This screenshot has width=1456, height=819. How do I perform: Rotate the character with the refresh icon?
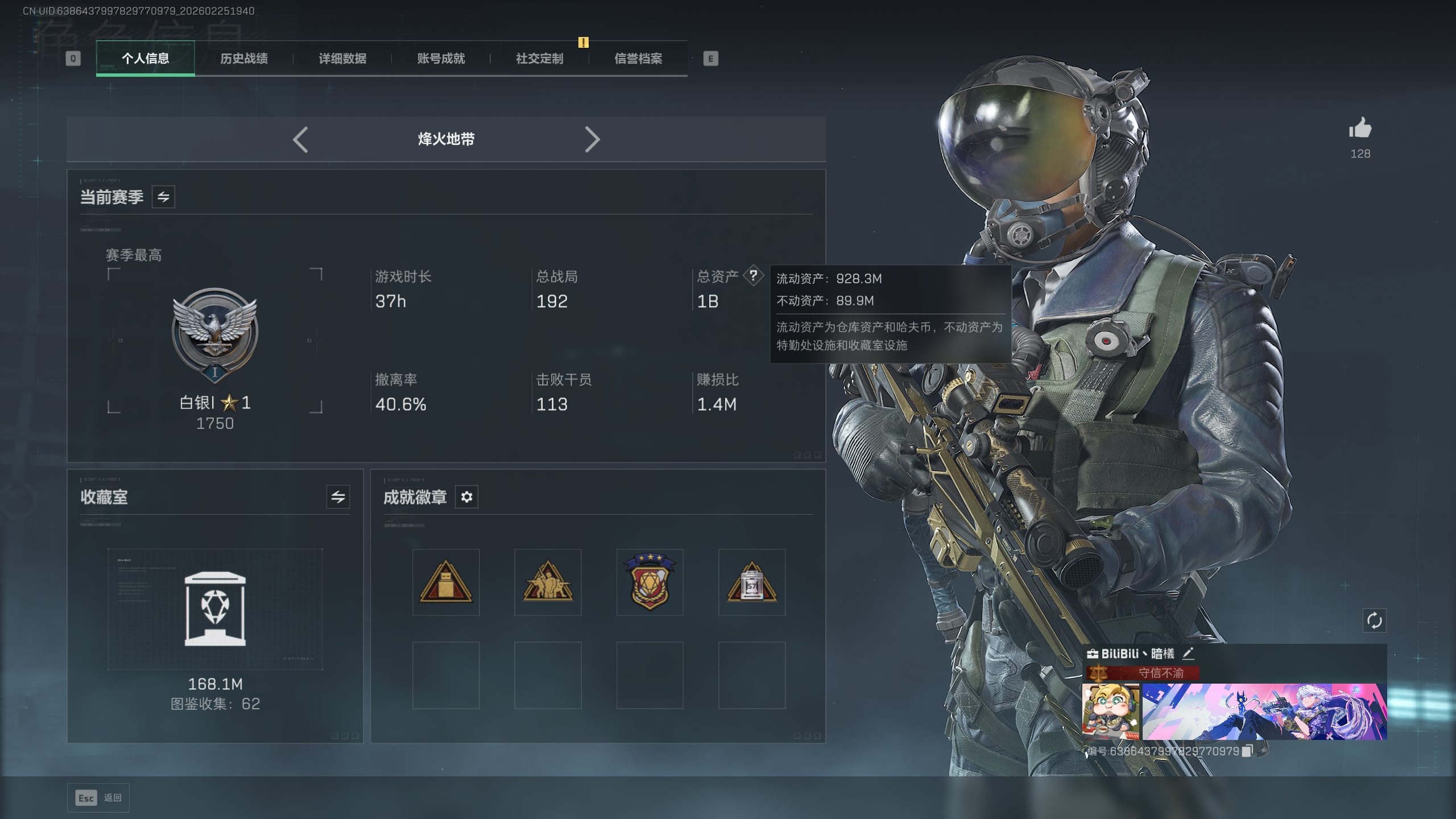(1374, 621)
